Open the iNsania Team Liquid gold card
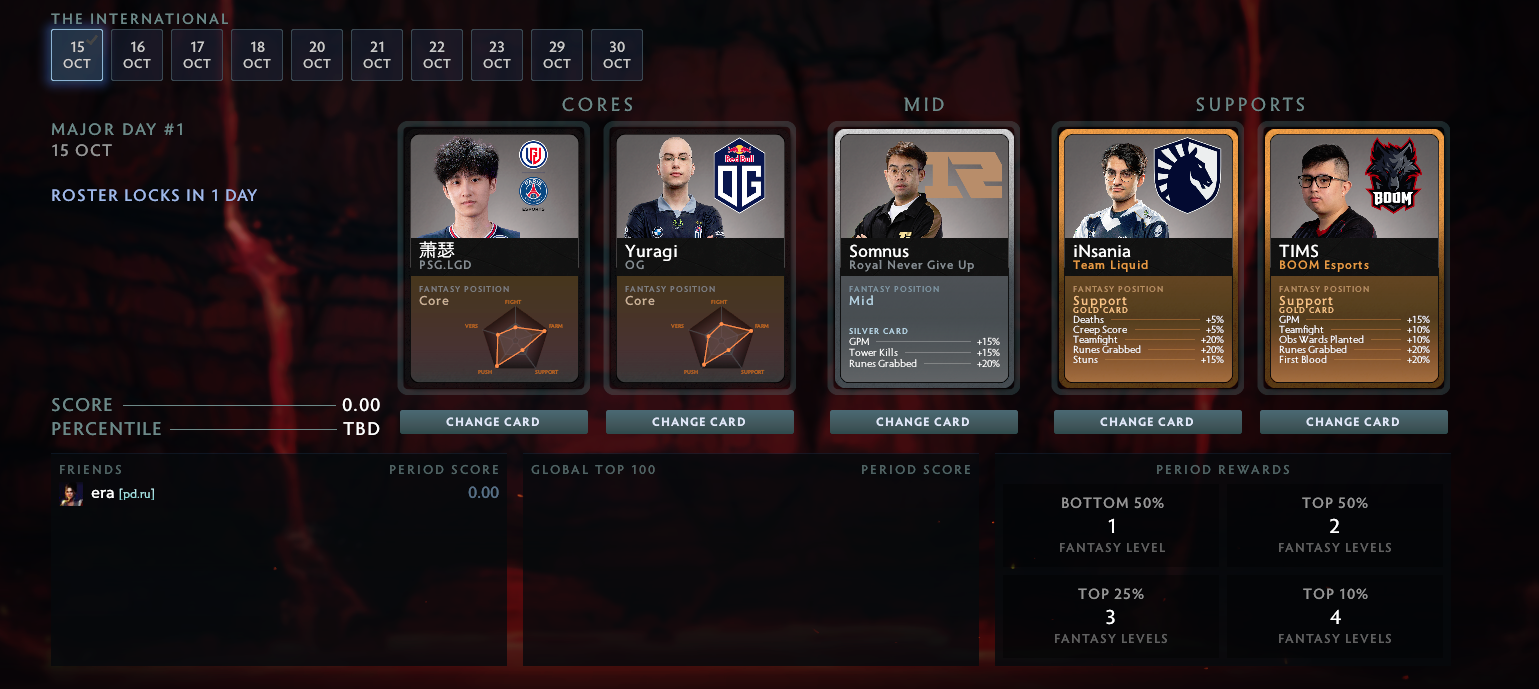Image resolution: width=1539 pixels, height=689 pixels. pos(1148,258)
